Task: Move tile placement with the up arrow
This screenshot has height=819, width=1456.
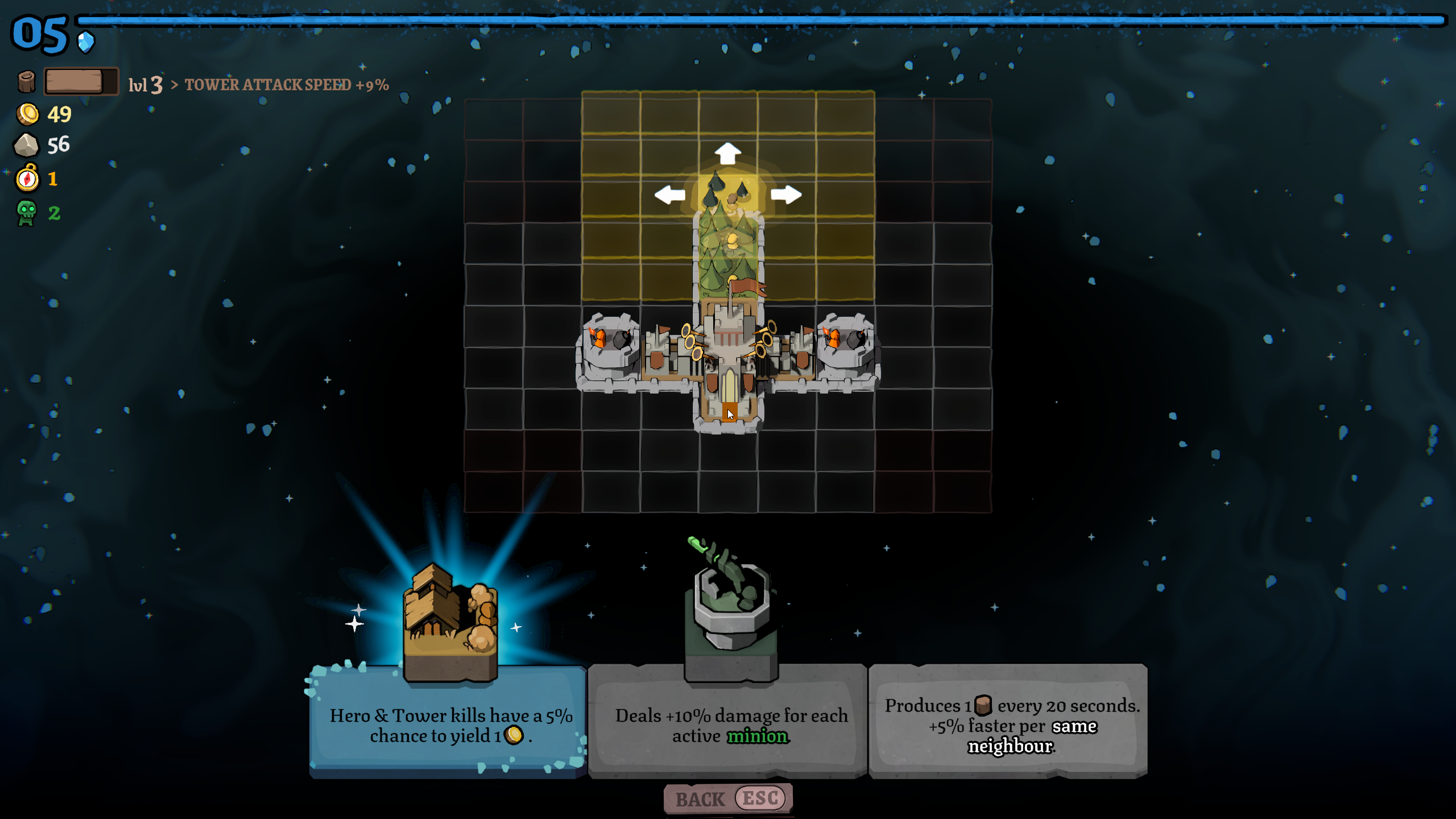Action: point(727,154)
